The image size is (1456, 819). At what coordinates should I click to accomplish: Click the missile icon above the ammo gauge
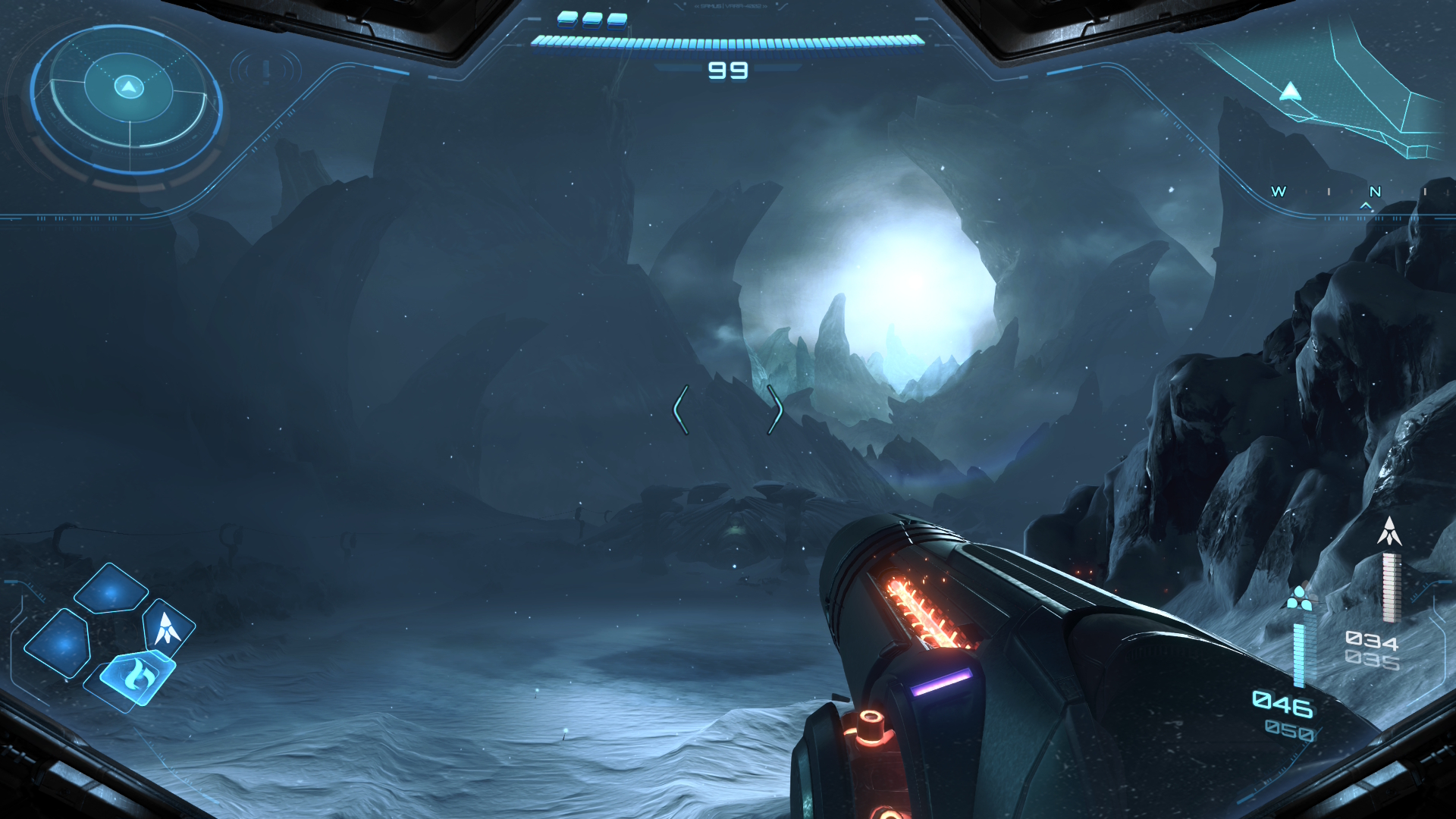tap(1389, 532)
